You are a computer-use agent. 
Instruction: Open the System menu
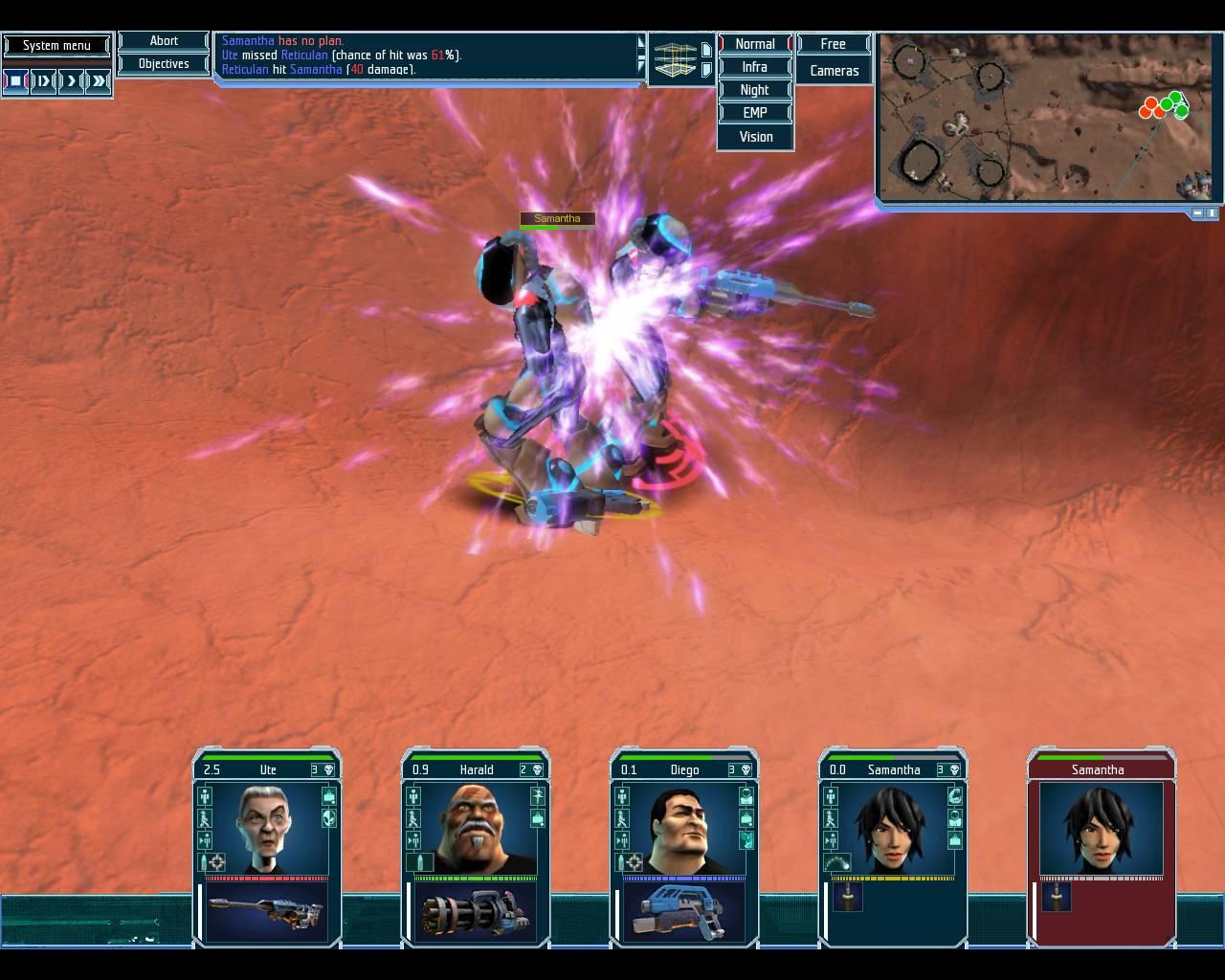[x=56, y=45]
